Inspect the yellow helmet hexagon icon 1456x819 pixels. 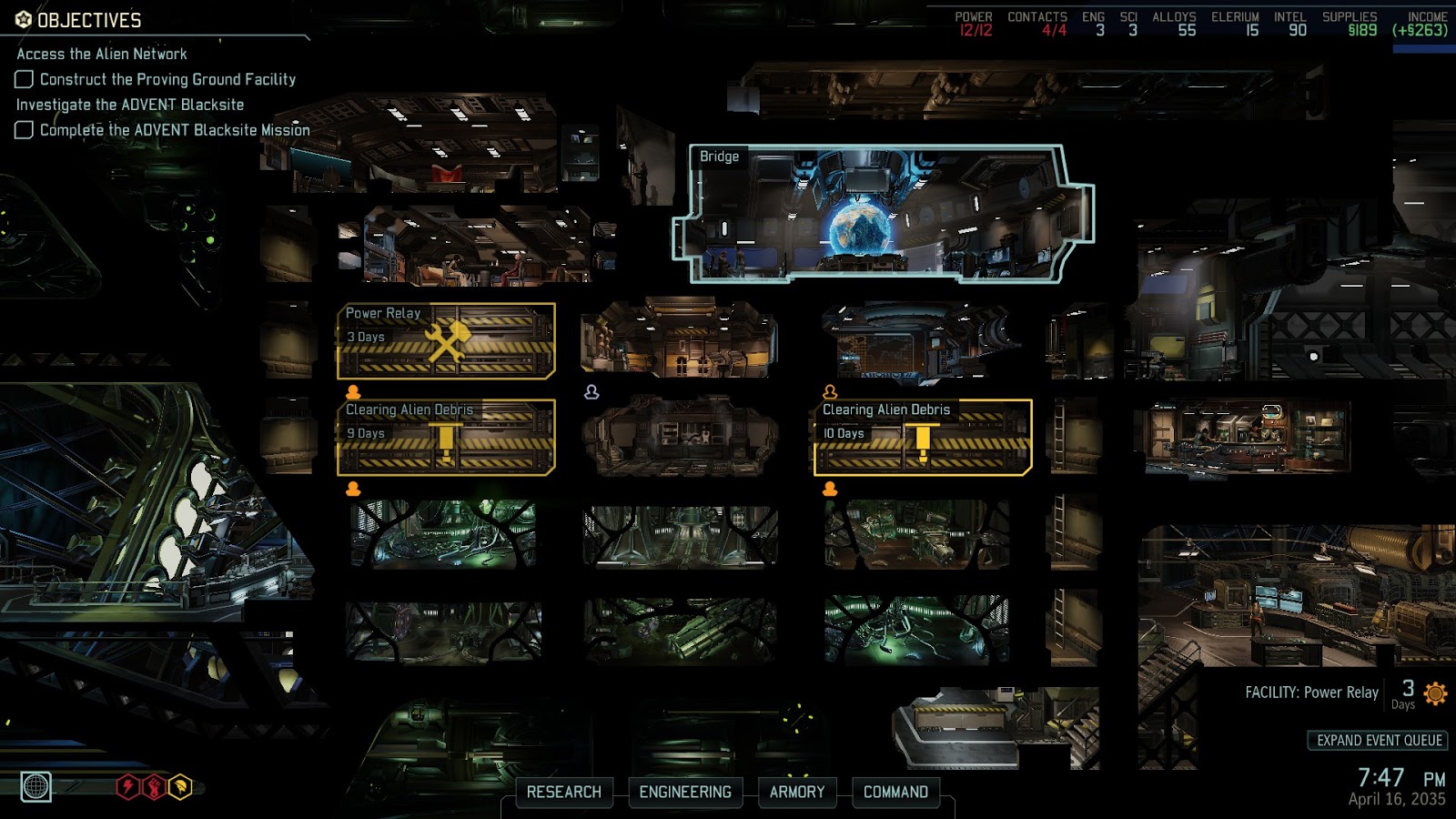pos(181,786)
